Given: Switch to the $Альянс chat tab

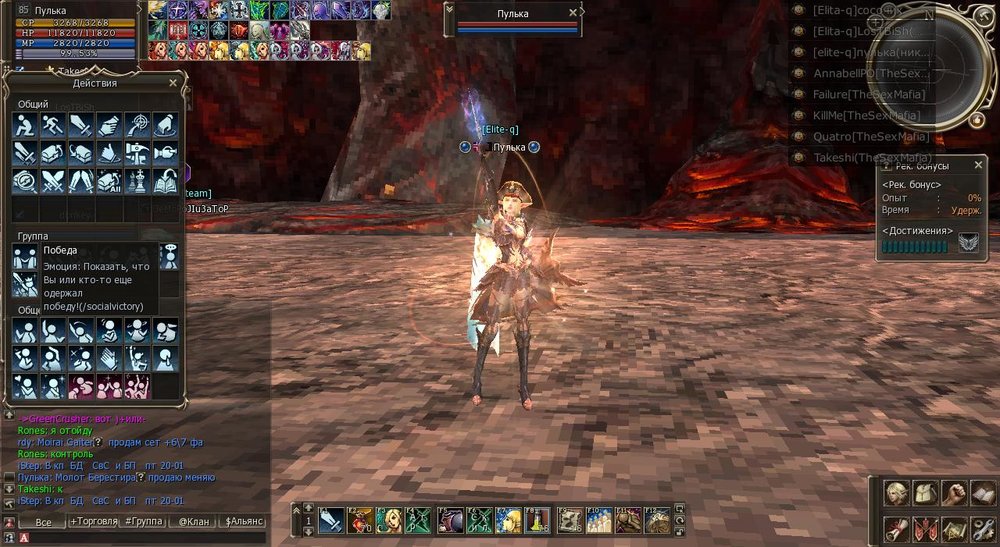Looking at the screenshot, I should (x=244, y=521).
